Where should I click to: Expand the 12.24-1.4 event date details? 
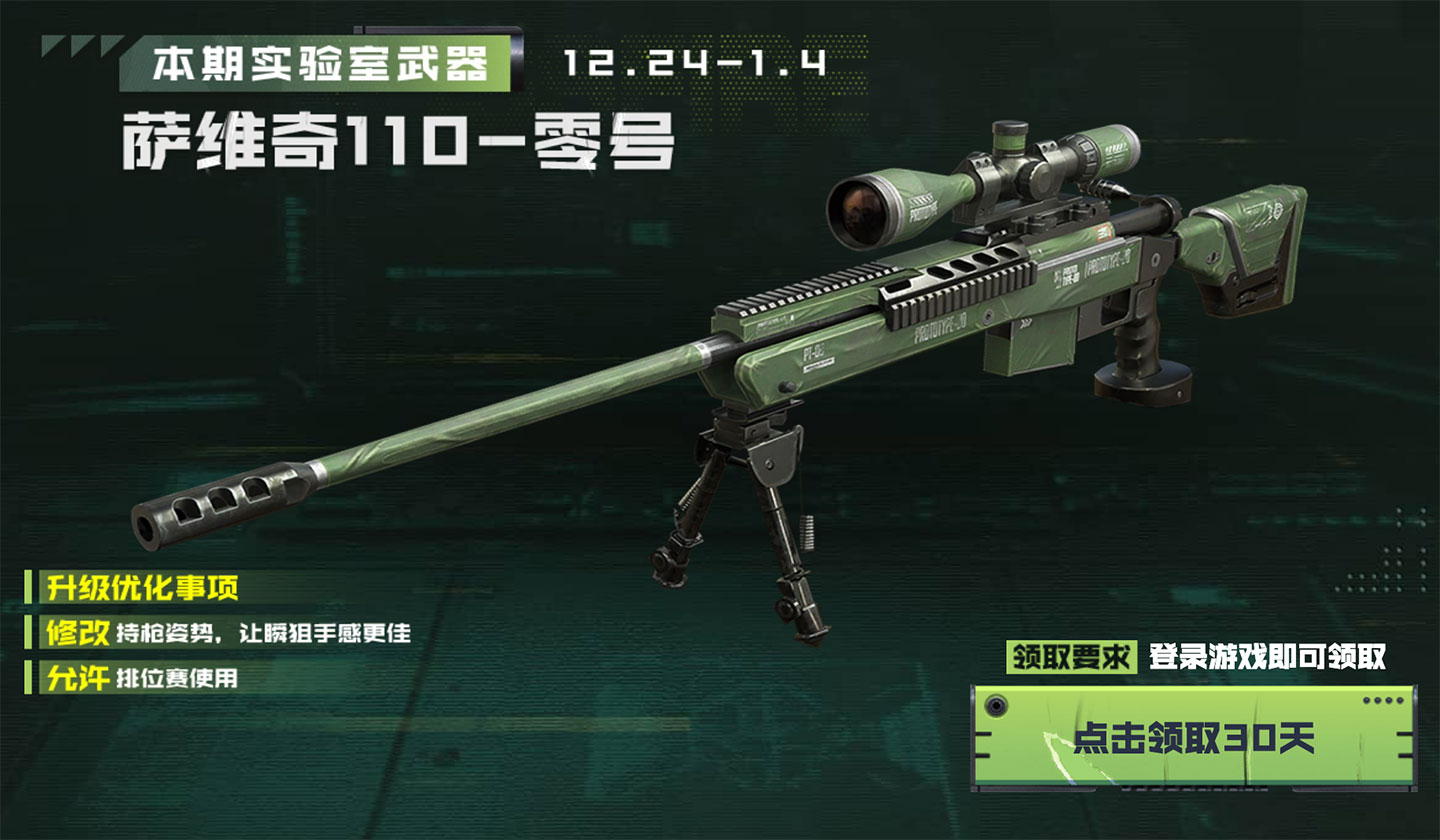(693, 60)
